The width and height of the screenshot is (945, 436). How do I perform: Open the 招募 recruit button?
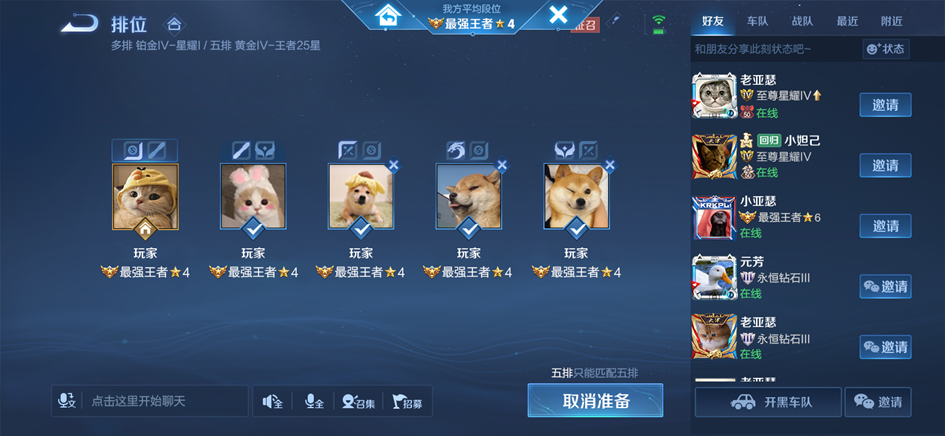click(x=407, y=401)
